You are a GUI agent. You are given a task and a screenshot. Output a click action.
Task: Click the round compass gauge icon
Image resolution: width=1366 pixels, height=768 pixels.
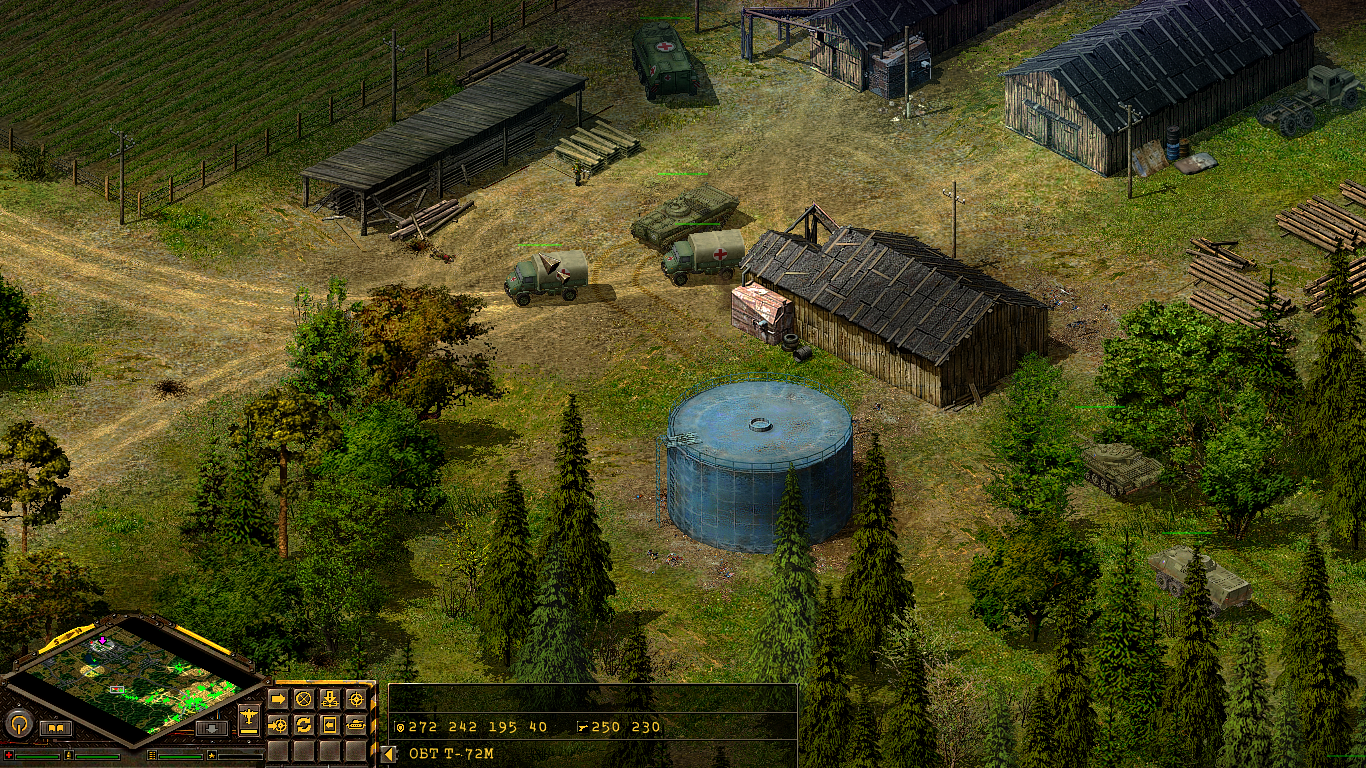click(18, 723)
